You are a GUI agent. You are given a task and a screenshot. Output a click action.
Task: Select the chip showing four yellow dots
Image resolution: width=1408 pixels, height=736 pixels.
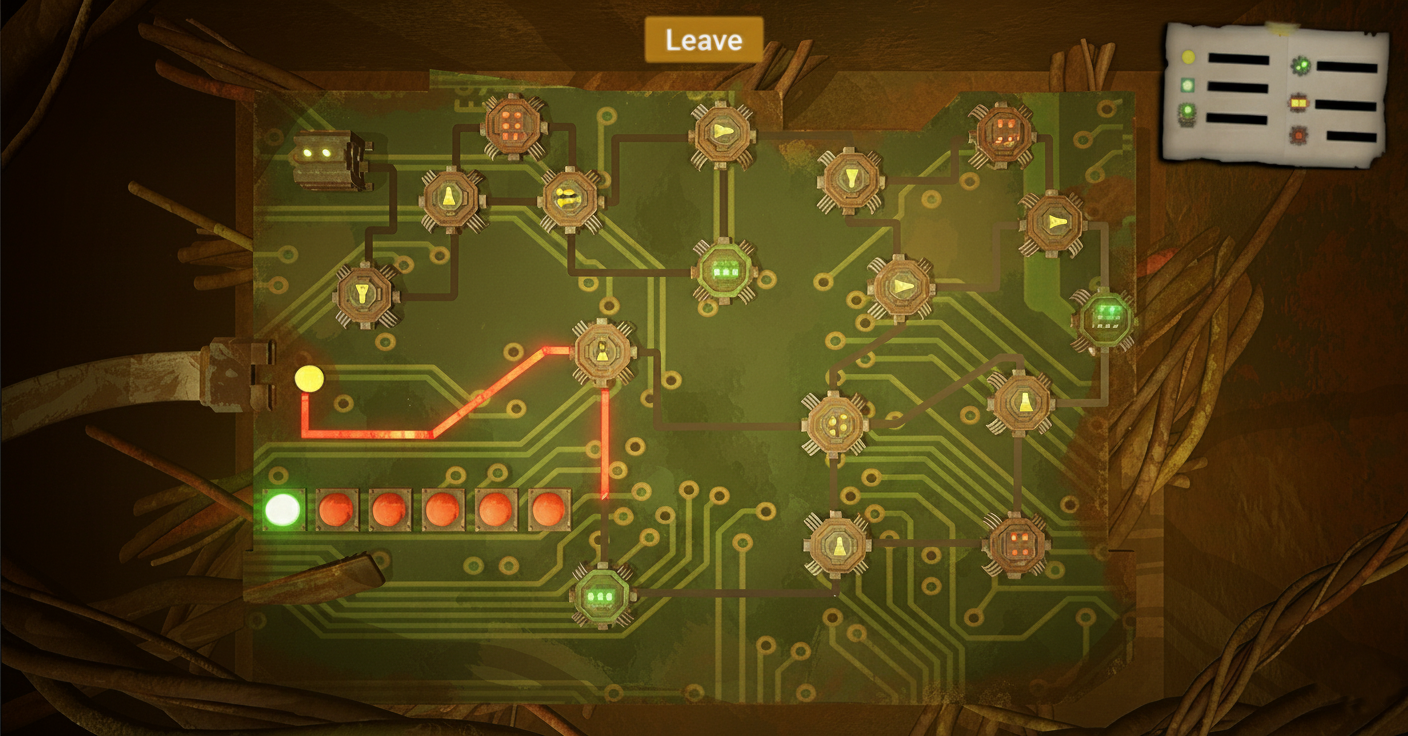click(x=834, y=422)
